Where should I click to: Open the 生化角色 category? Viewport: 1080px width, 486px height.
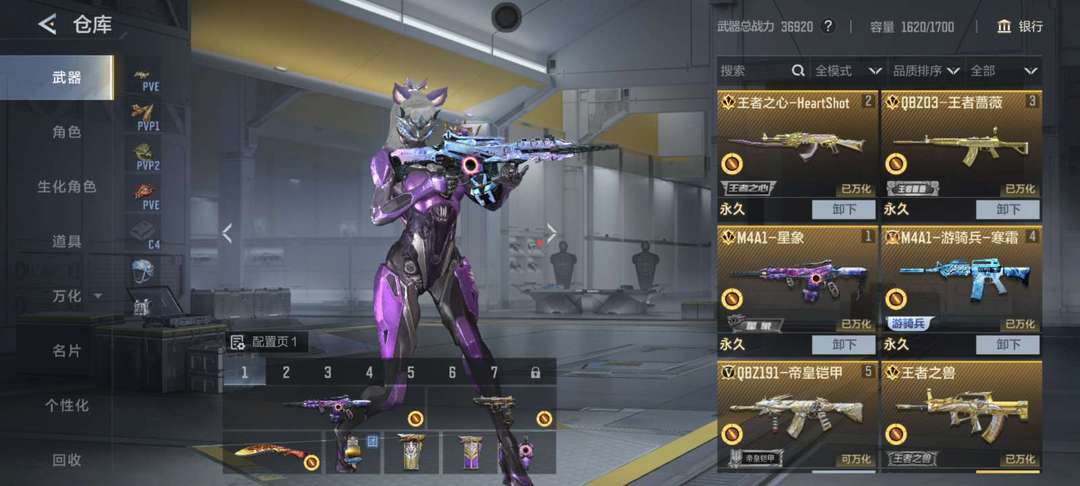[x=66, y=187]
